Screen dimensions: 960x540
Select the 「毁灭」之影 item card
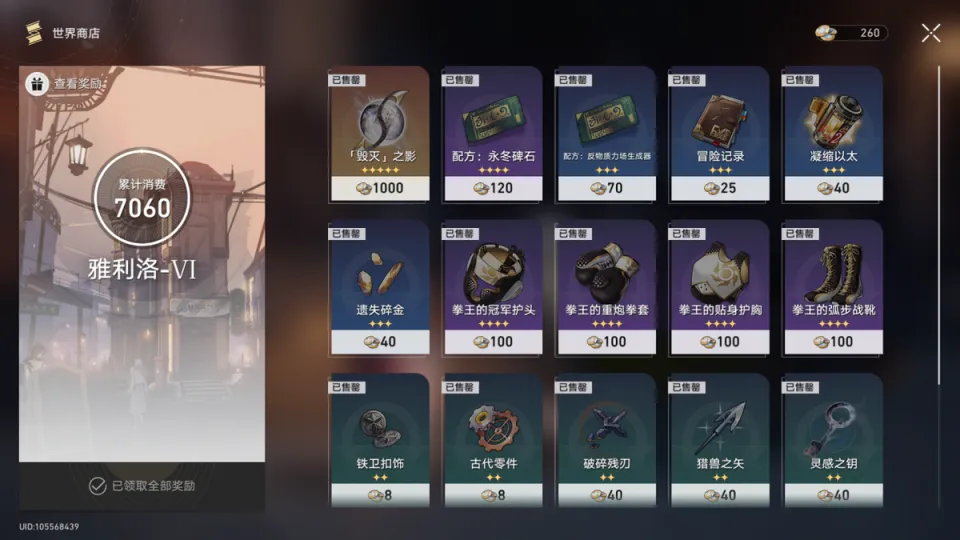coord(378,134)
